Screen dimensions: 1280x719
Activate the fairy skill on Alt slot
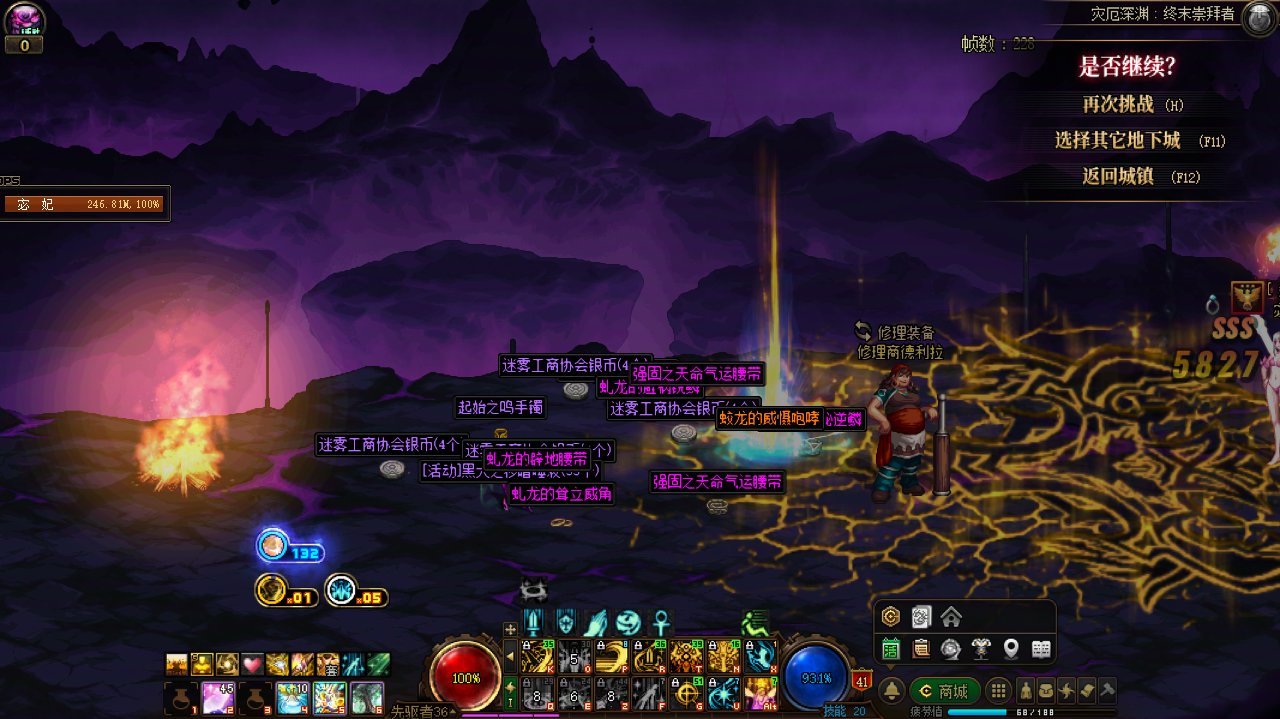[x=761, y=693]
